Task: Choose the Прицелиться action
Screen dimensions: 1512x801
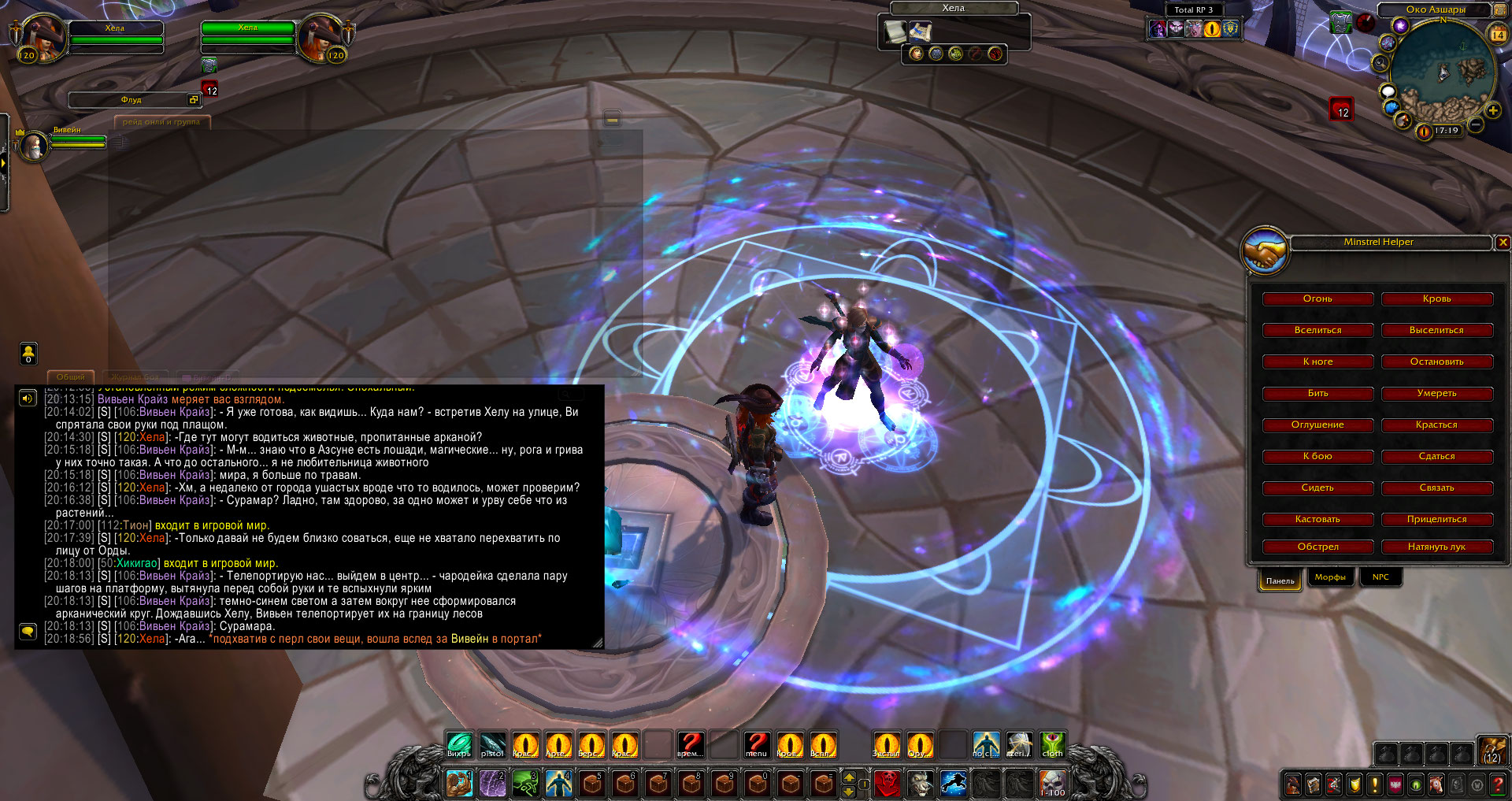Action: pyautogui.click(x=1436, y=520)
